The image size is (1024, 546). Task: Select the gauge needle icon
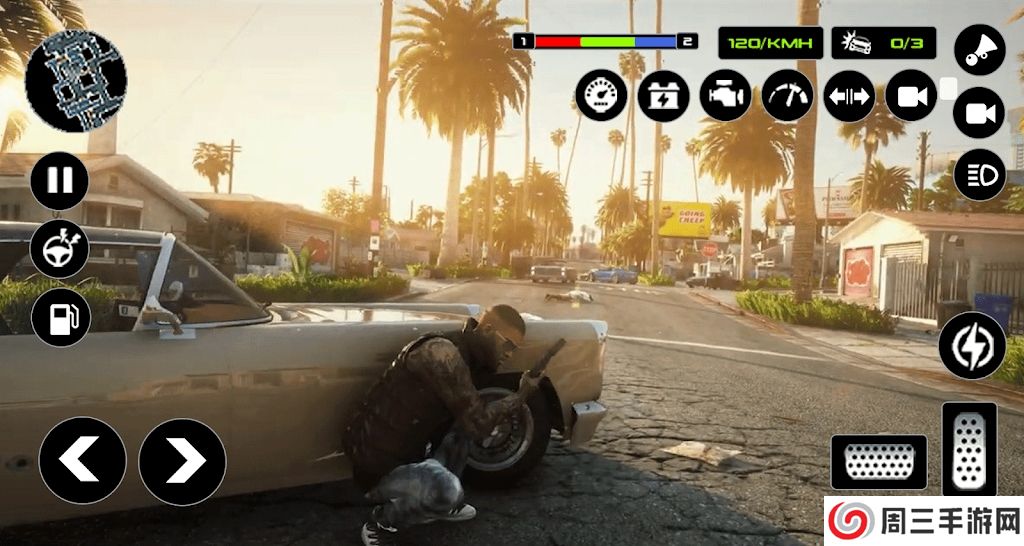click(787, 96)
